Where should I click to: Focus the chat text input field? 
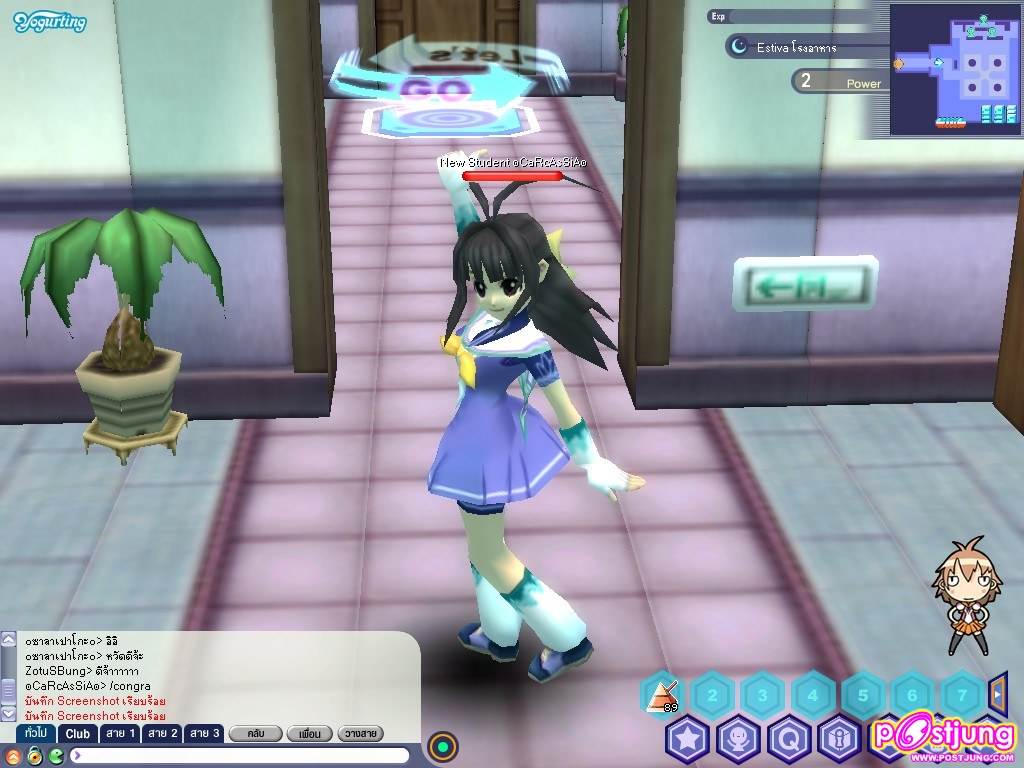click(x=240, y=755)
